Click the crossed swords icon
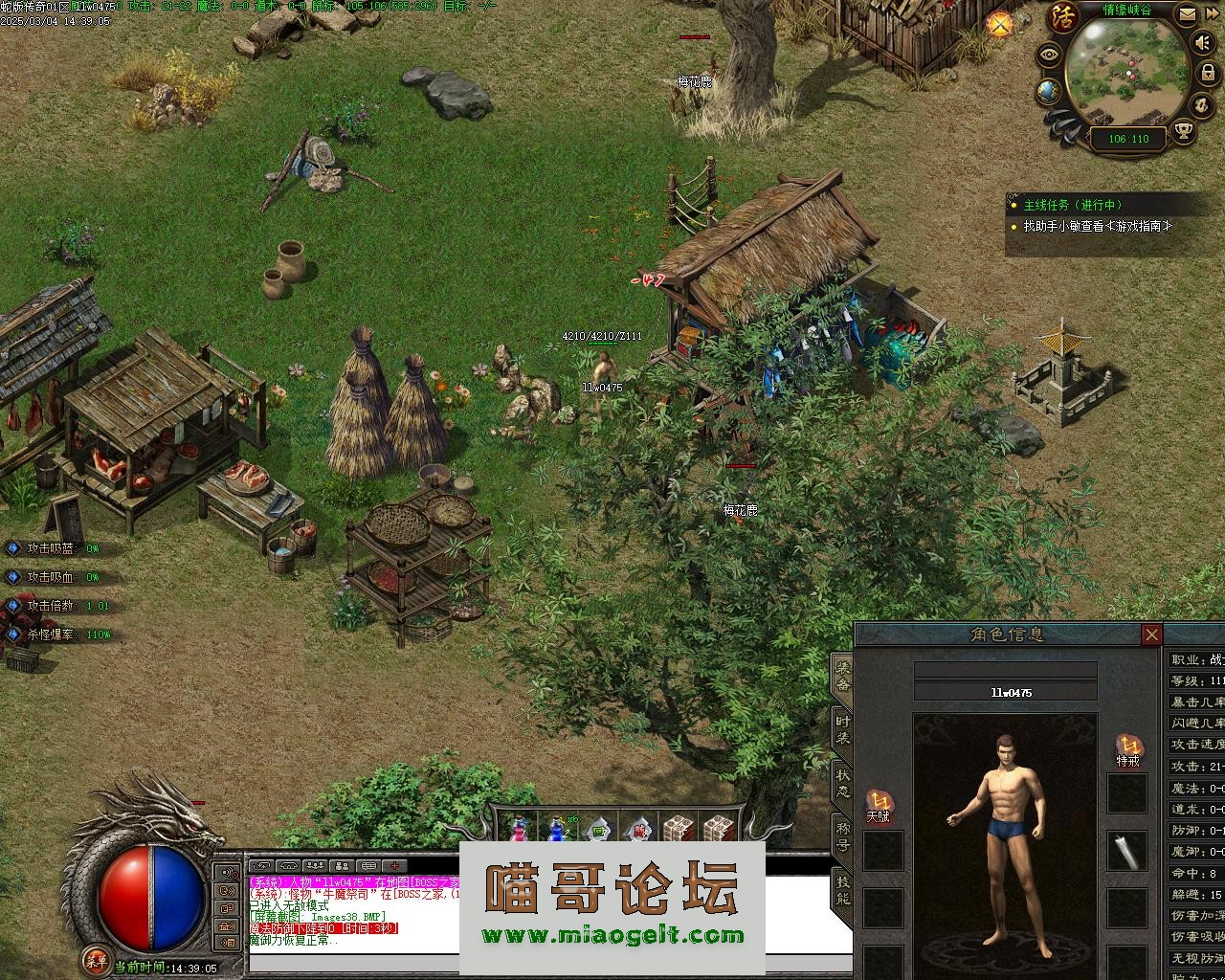 pos(1001,24)
